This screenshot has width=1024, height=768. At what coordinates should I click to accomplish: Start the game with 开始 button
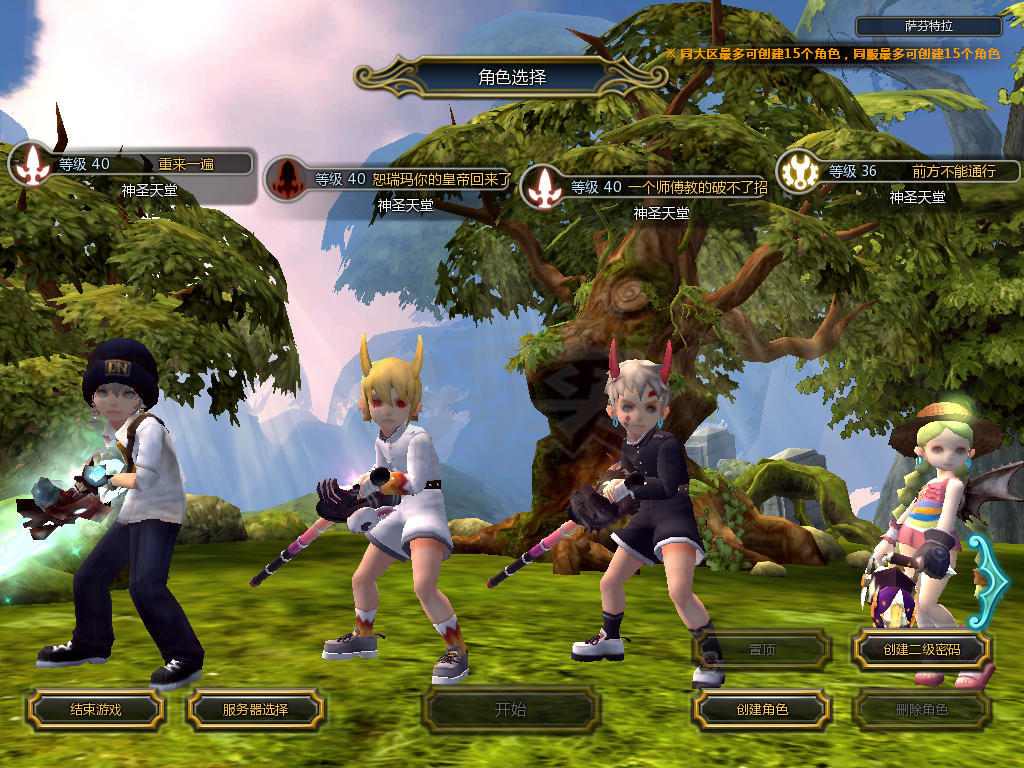coord(510,710)
